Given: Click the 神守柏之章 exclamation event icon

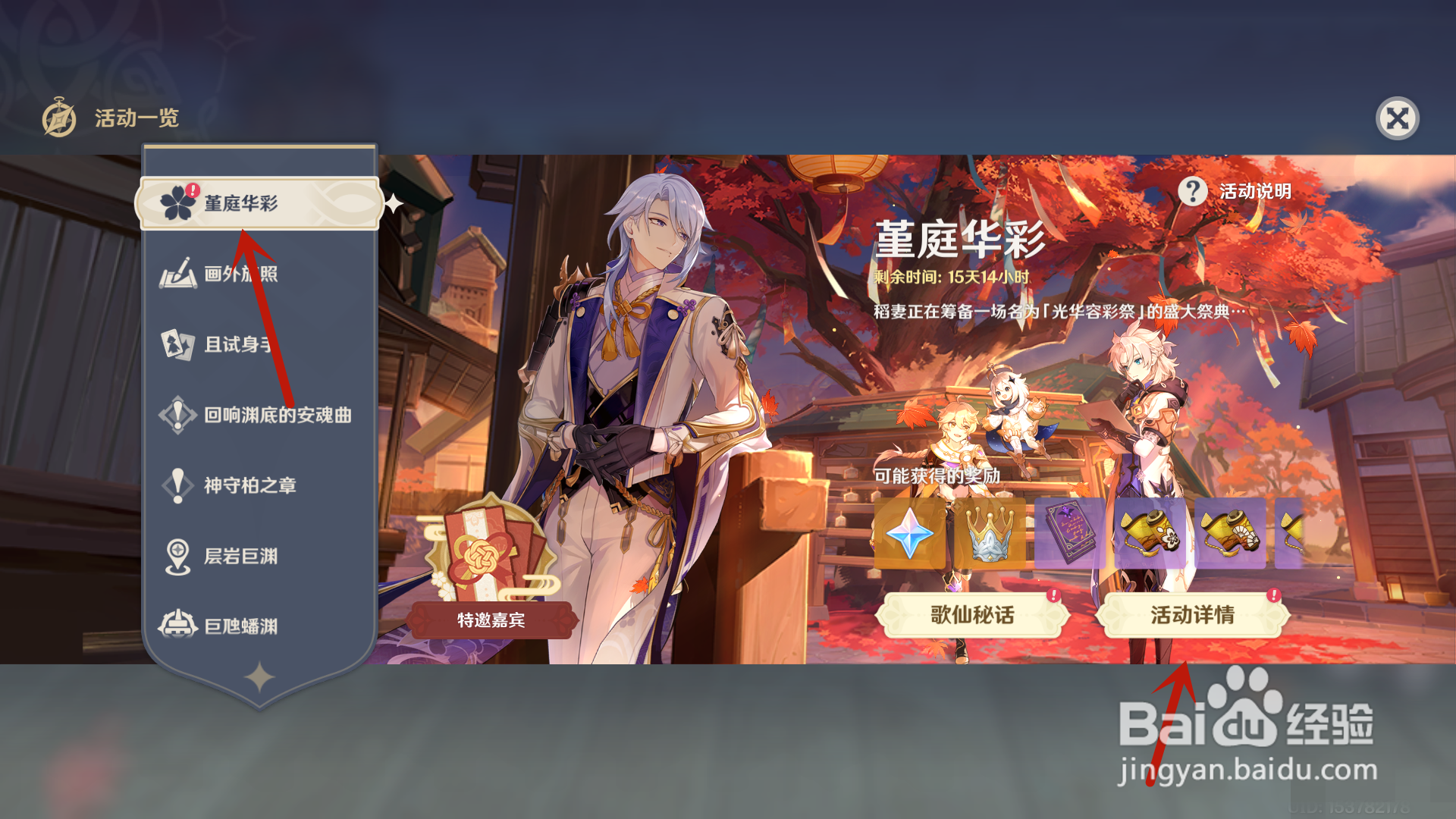Looking at the screenshot, I should point(178,485).
